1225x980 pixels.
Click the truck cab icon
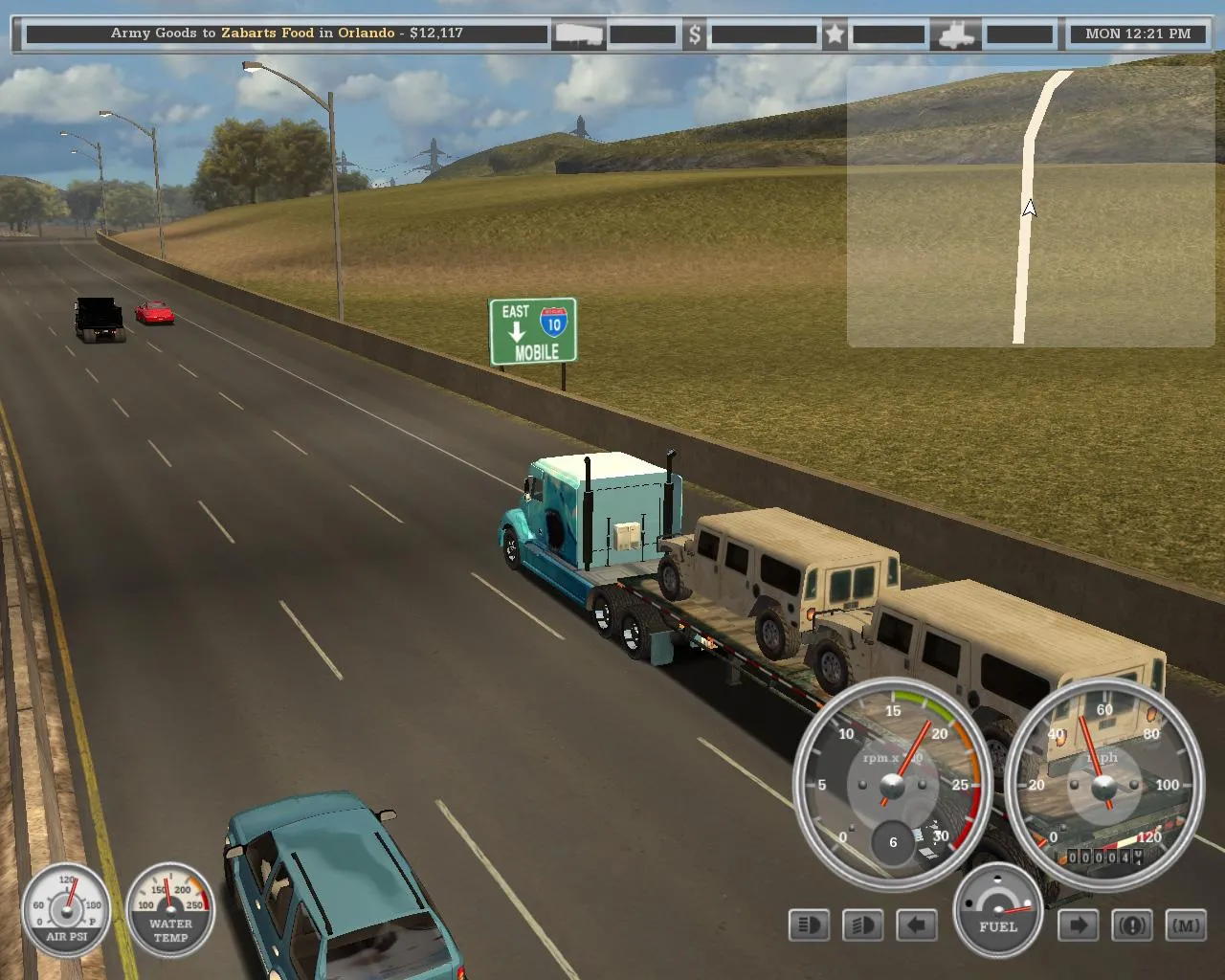pos(956,34)
